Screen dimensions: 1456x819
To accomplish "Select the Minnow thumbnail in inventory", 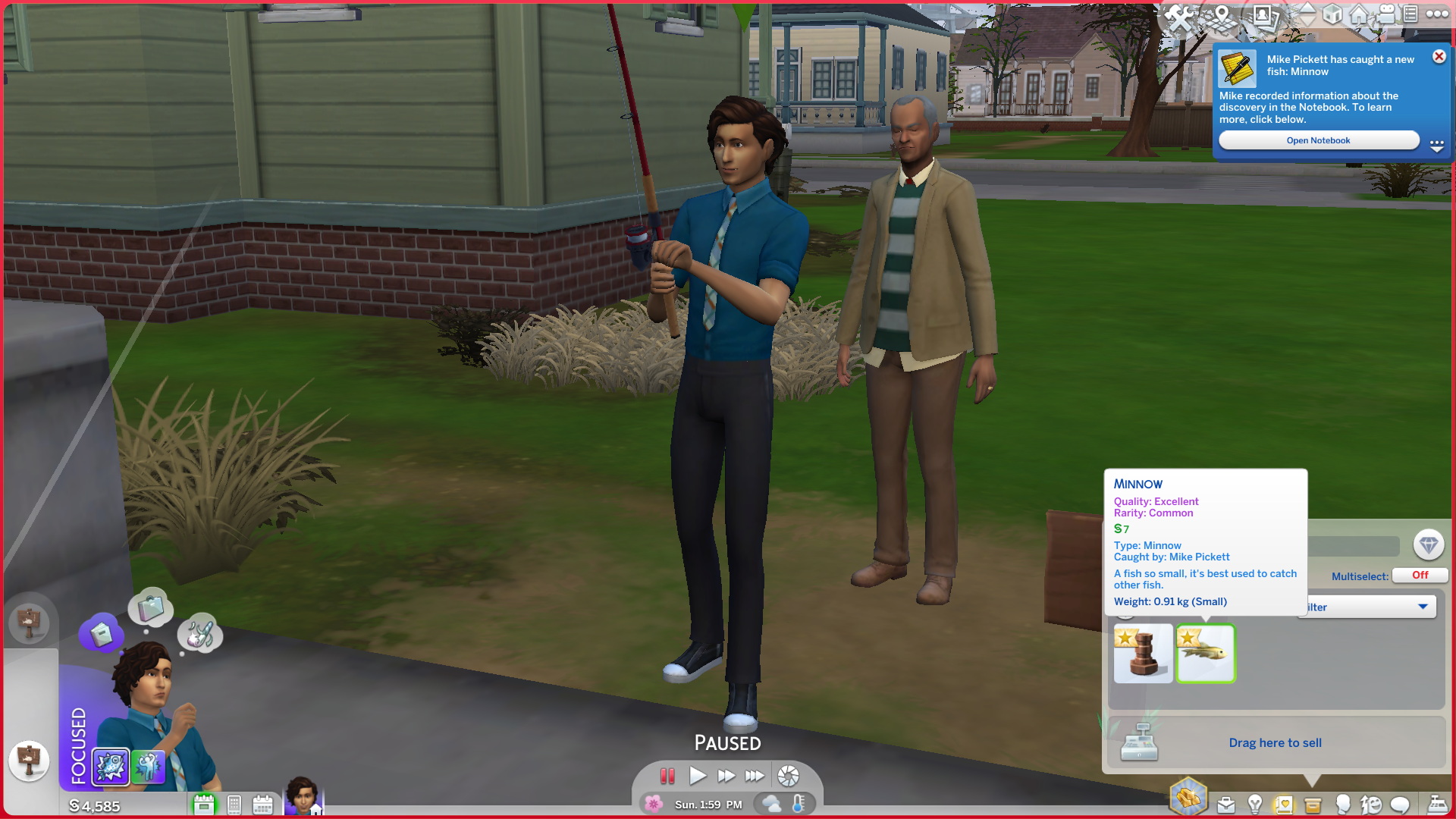I will pos(1206,654).
